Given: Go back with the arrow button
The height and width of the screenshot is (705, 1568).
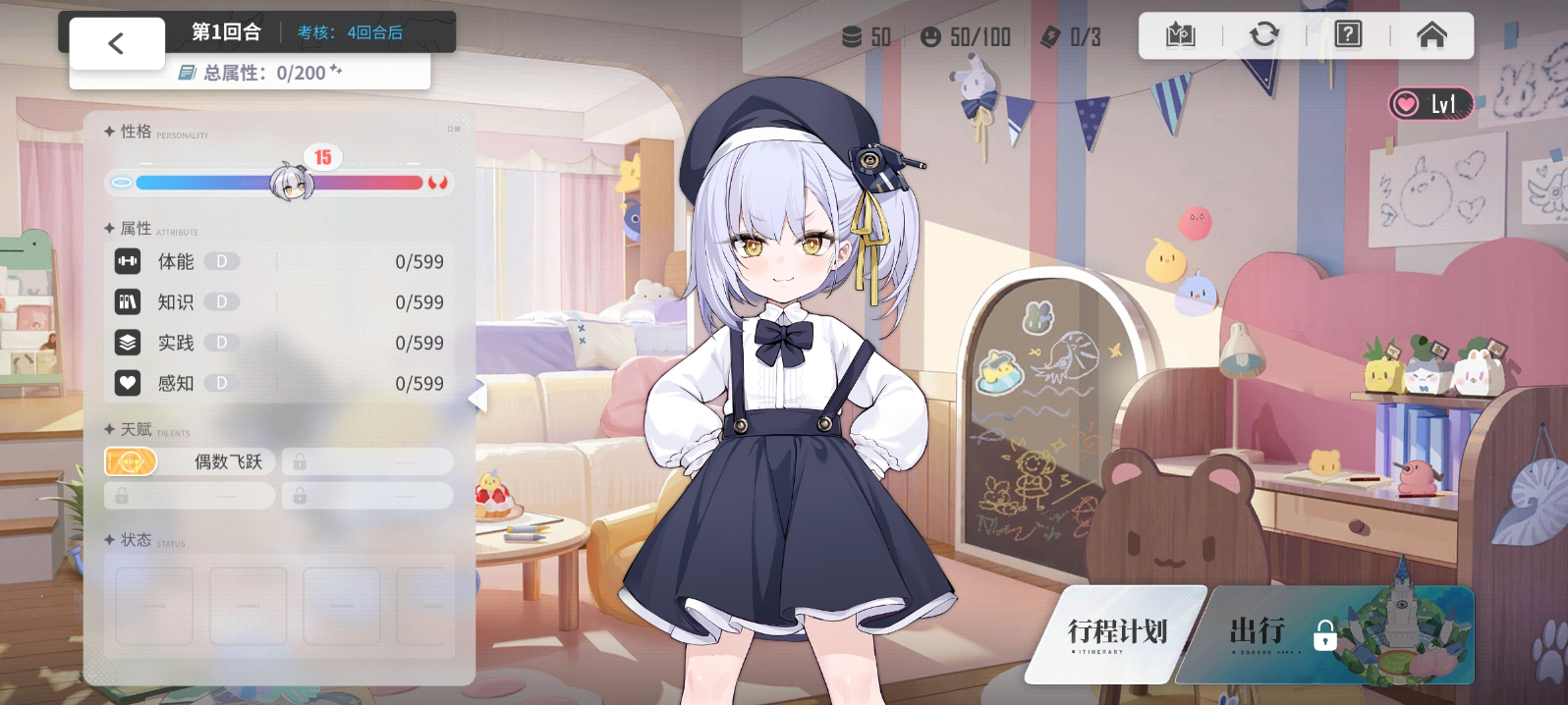Looking at the screenshot, I should tap(116, 43).
